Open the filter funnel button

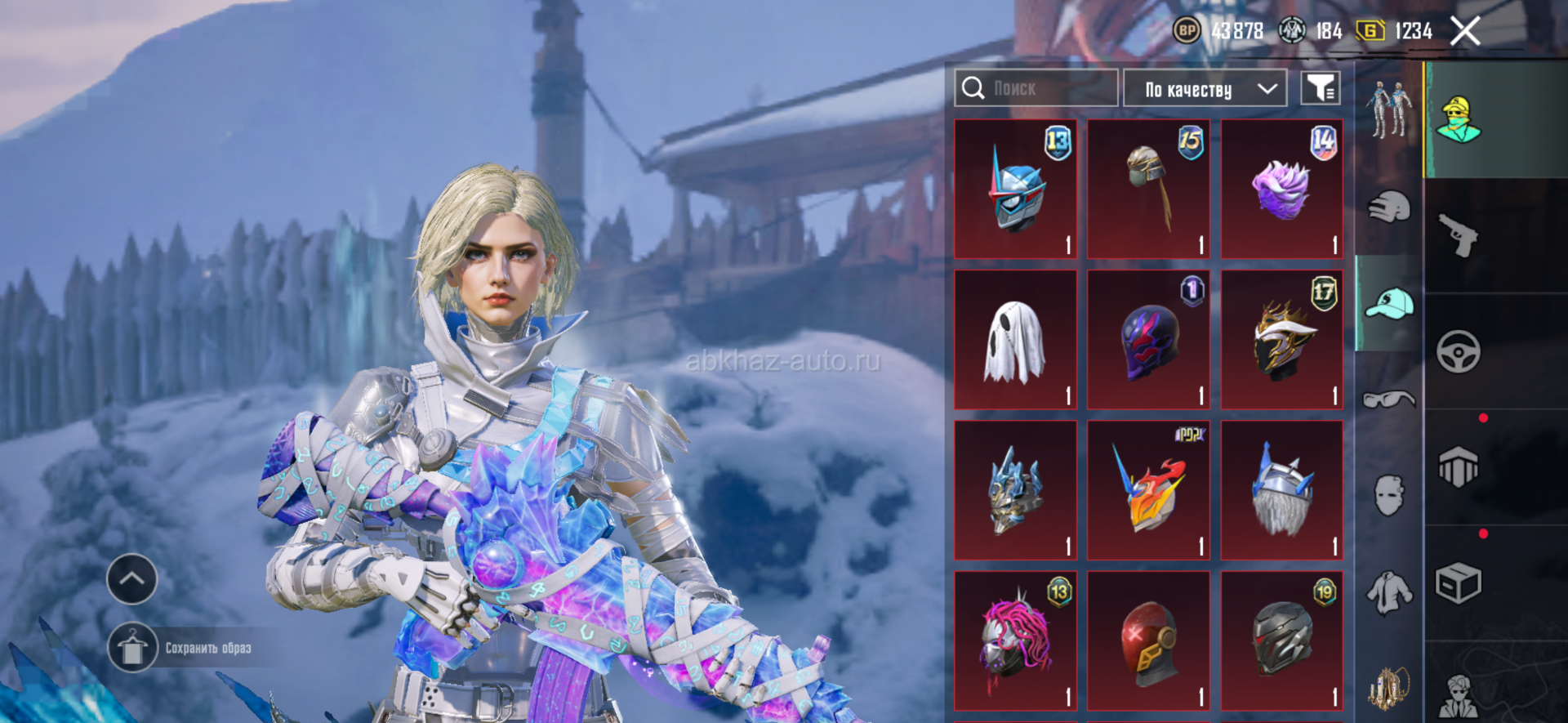(1320, 88)
